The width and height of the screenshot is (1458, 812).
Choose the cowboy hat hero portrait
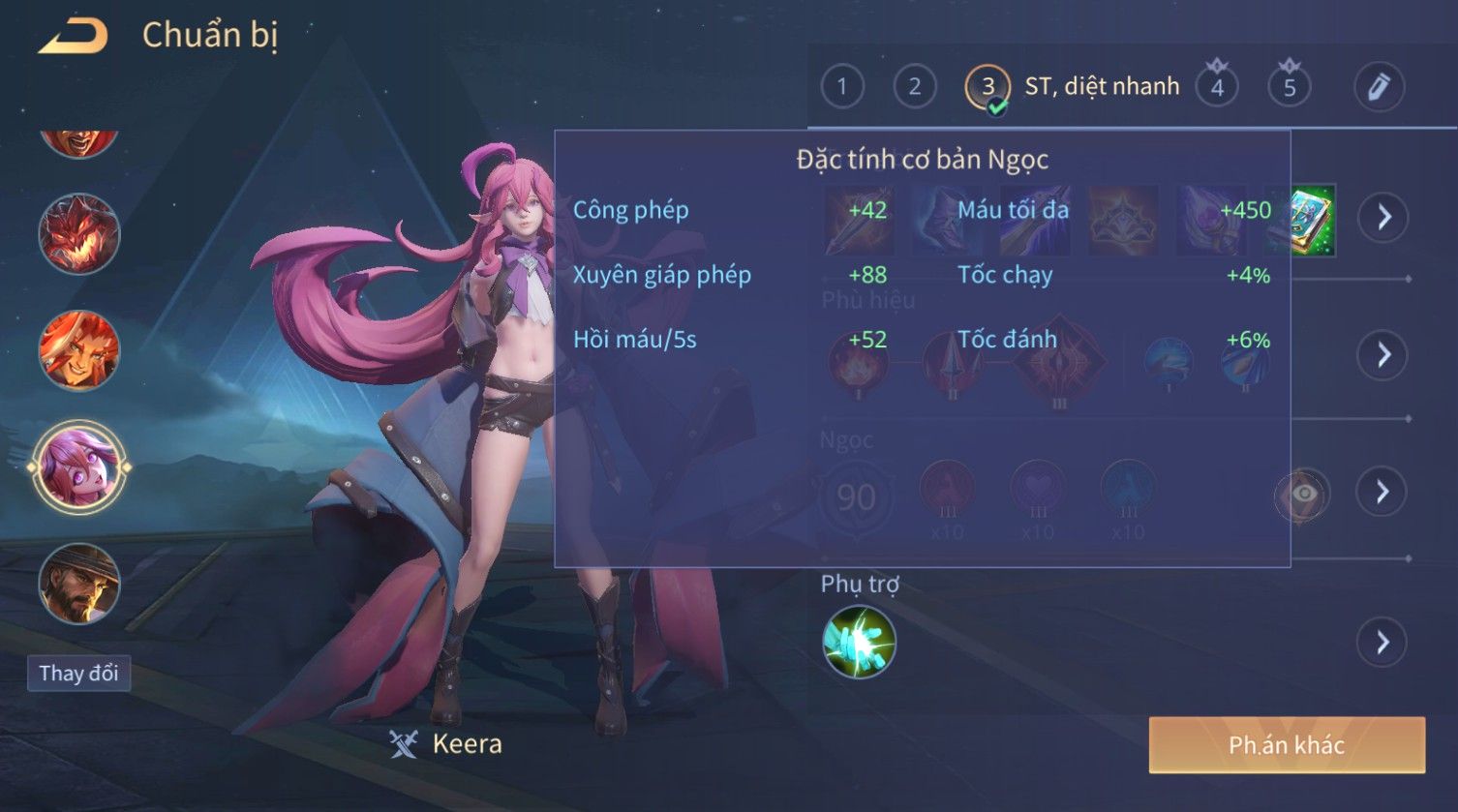pyautogui.click(x=78, y=584)
